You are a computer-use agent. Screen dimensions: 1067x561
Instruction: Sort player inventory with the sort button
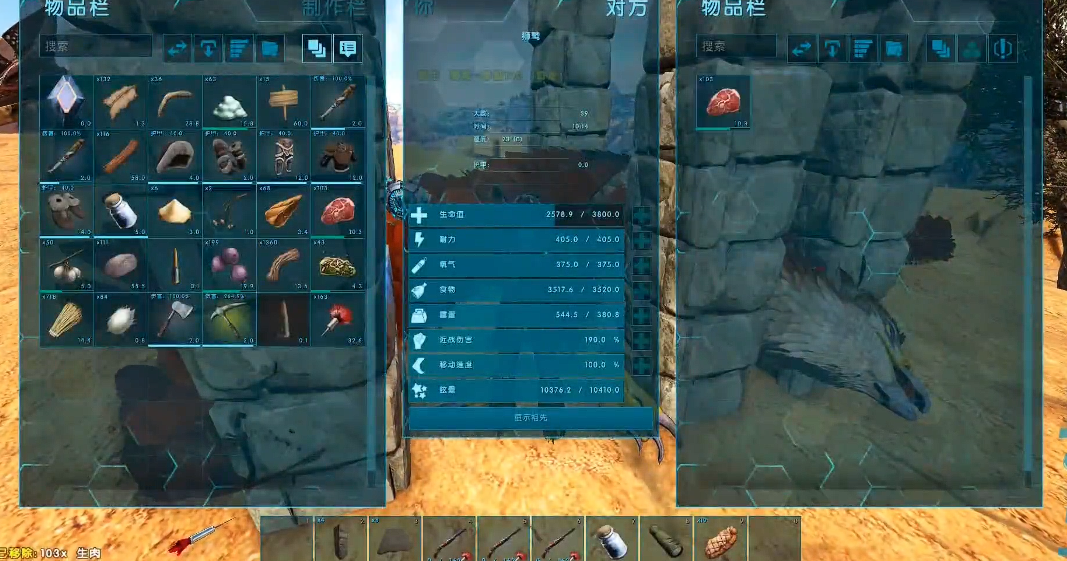click(239, 47)
